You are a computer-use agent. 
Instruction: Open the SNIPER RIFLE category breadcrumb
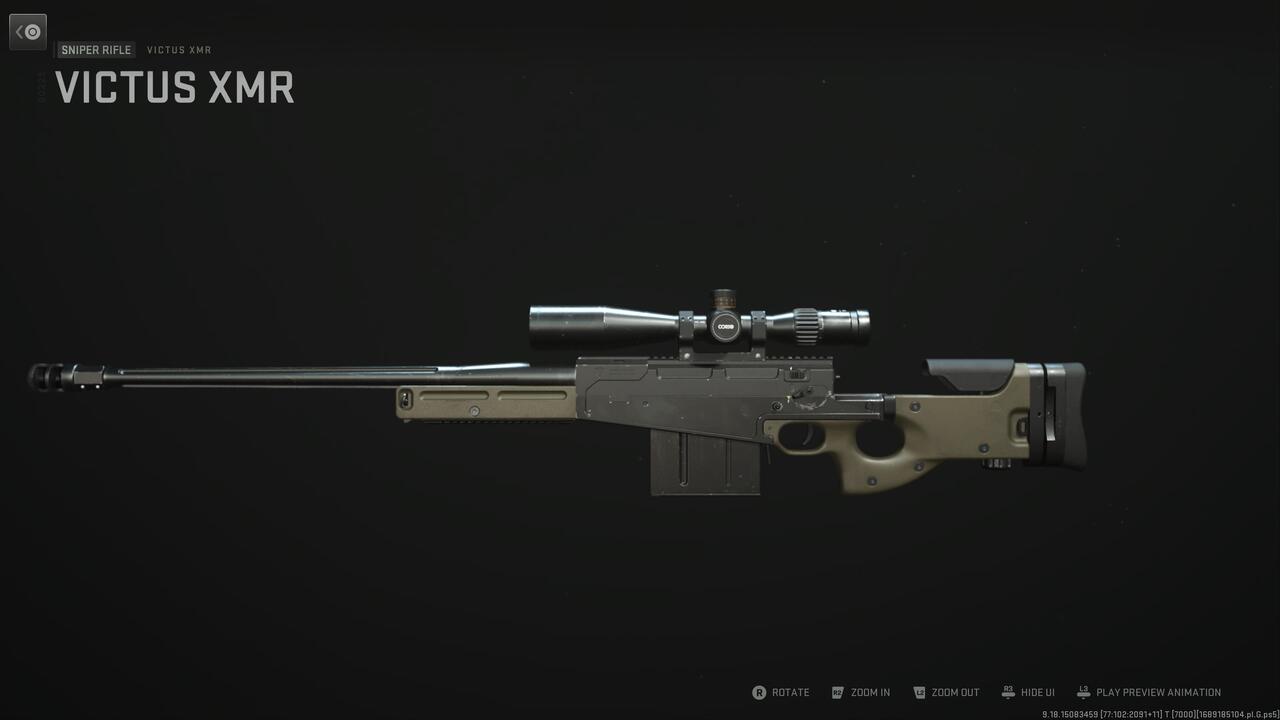[x=96, y=49]
